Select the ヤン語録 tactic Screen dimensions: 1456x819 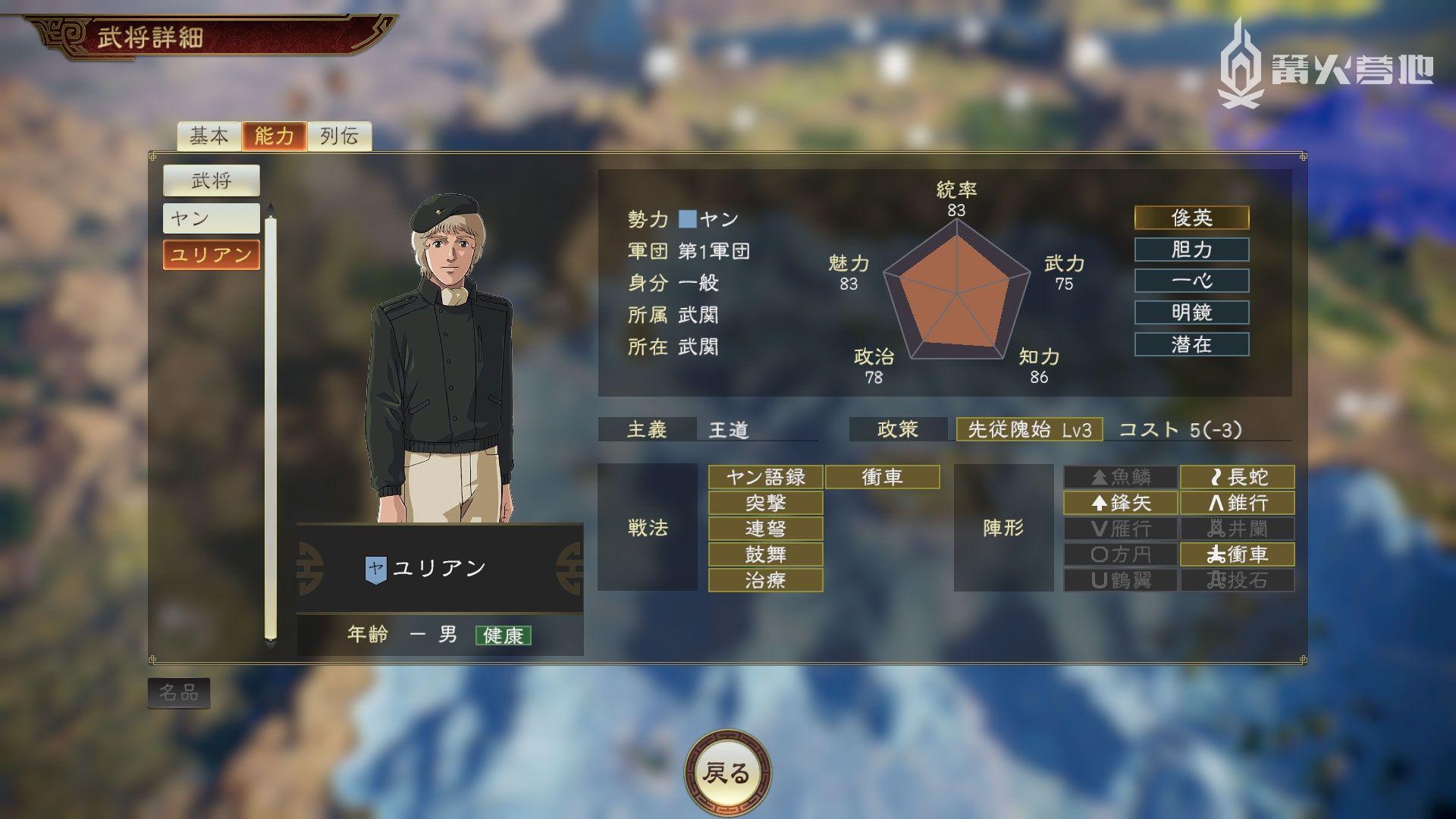765,477
